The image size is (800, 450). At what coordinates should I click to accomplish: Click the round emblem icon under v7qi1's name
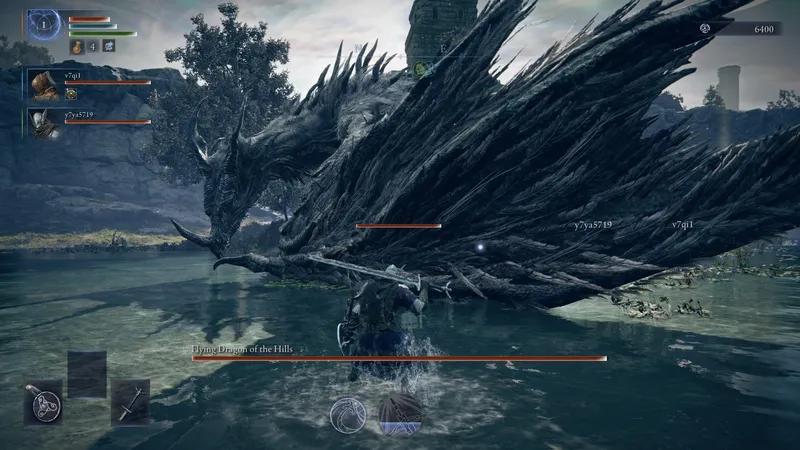click(x=72, y=94)
